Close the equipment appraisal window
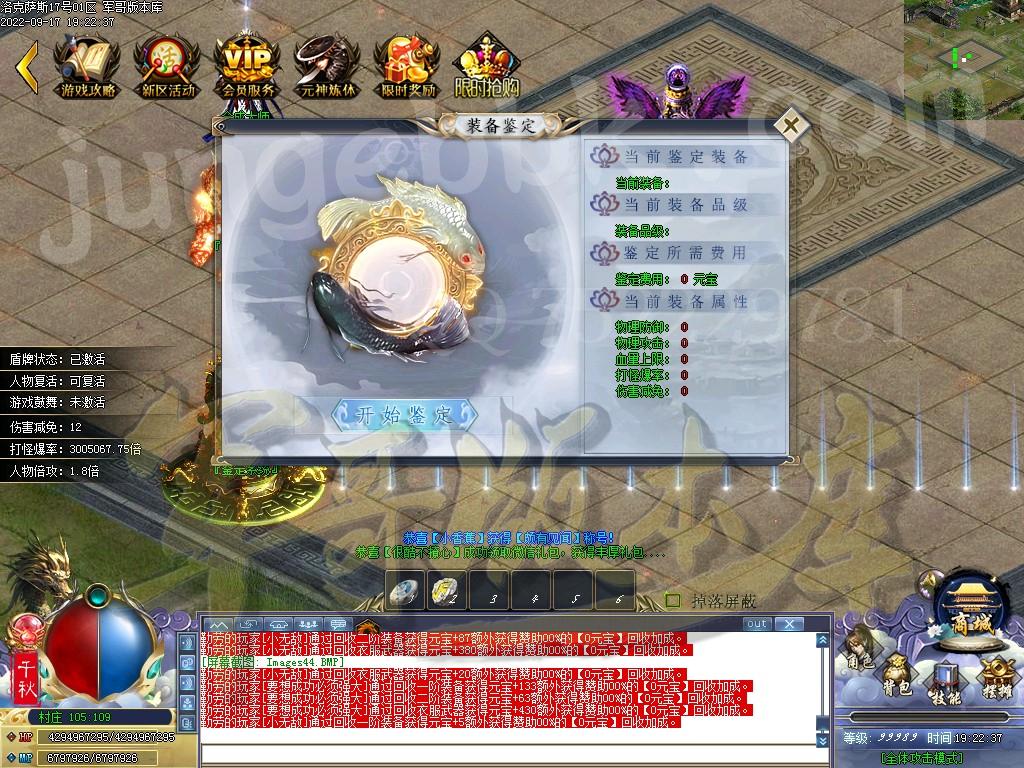 (x=791, y=126)
